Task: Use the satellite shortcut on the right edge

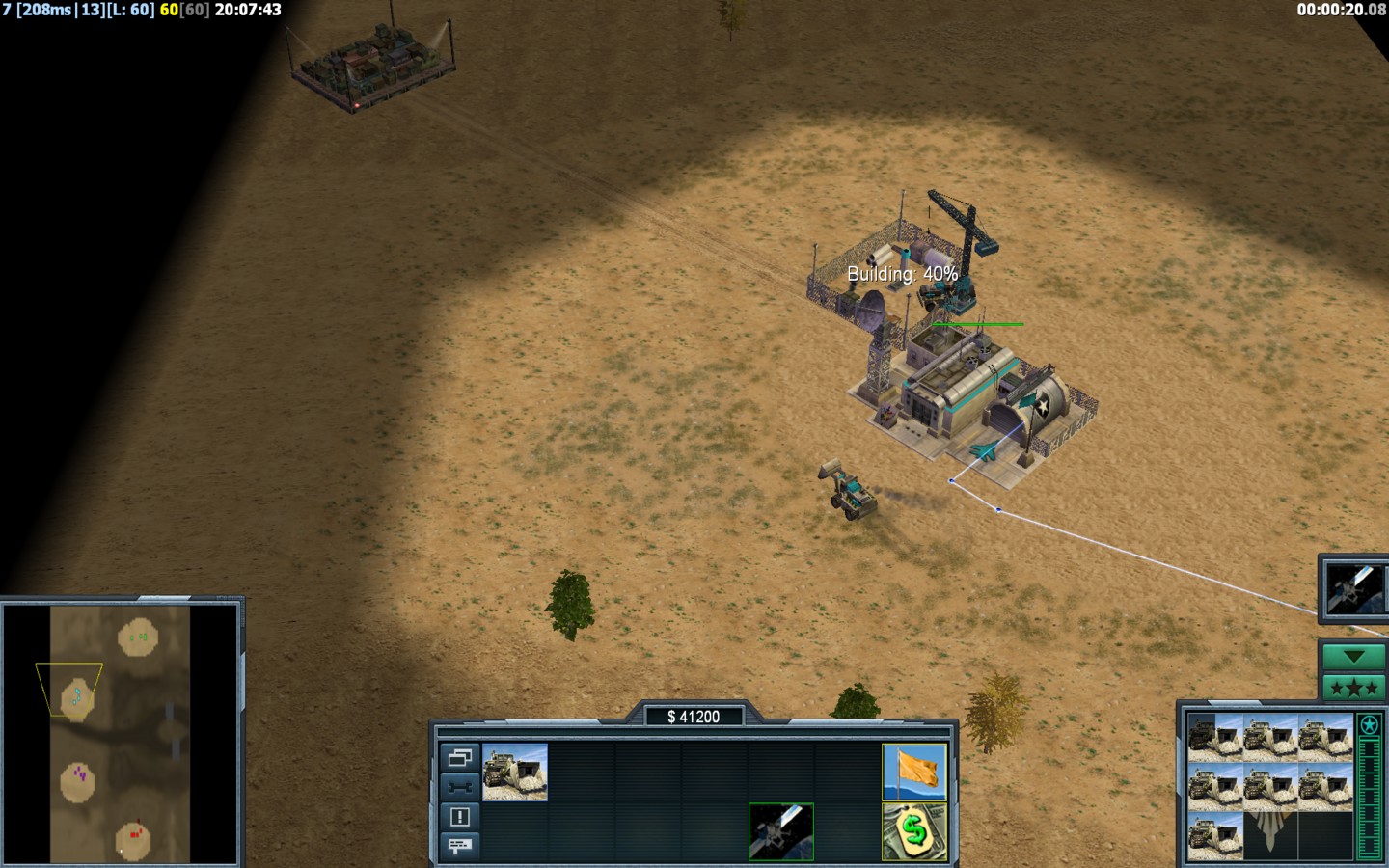Action: [x=1355, y=588]
